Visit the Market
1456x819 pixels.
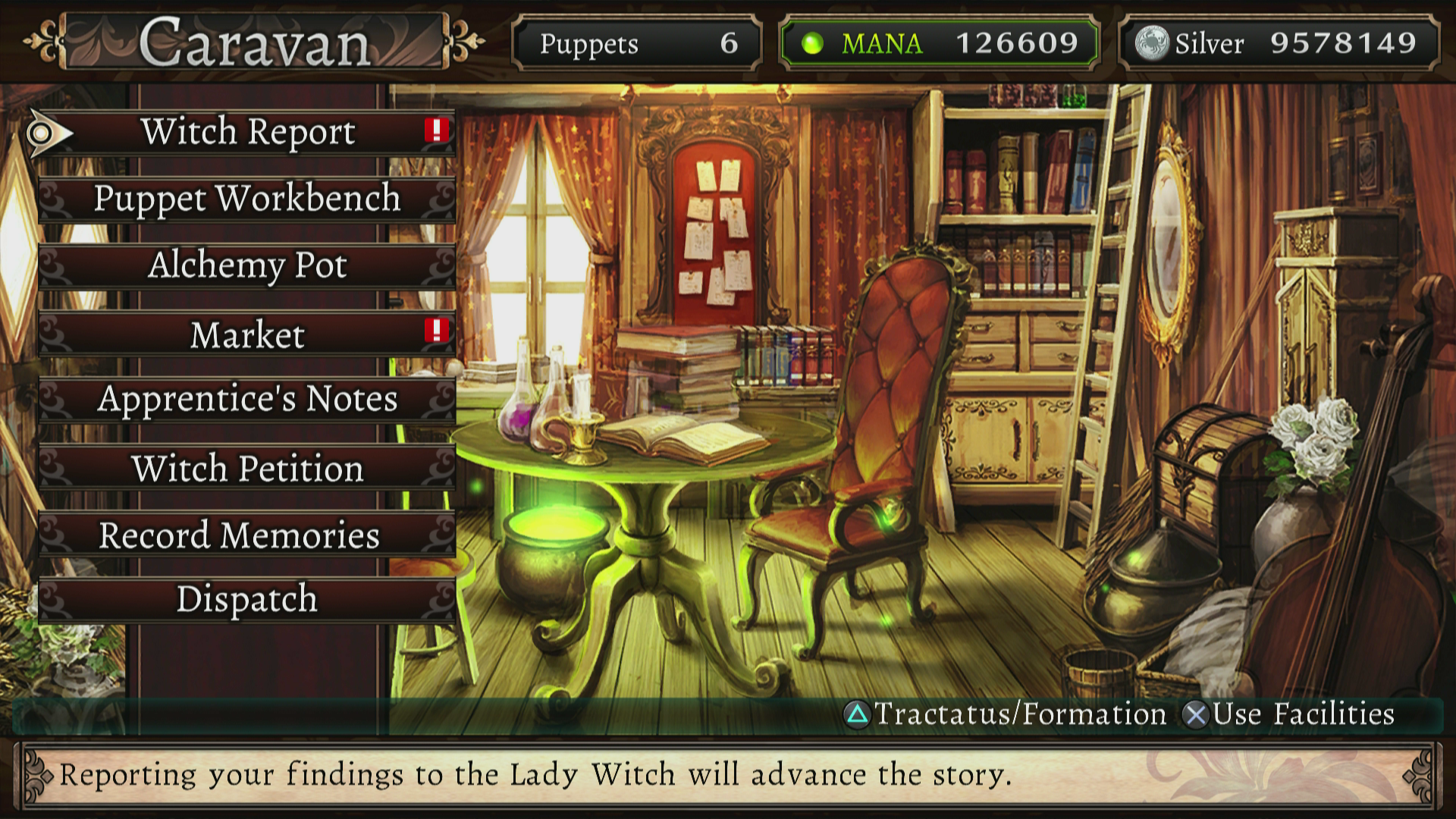tap(246, 332)
